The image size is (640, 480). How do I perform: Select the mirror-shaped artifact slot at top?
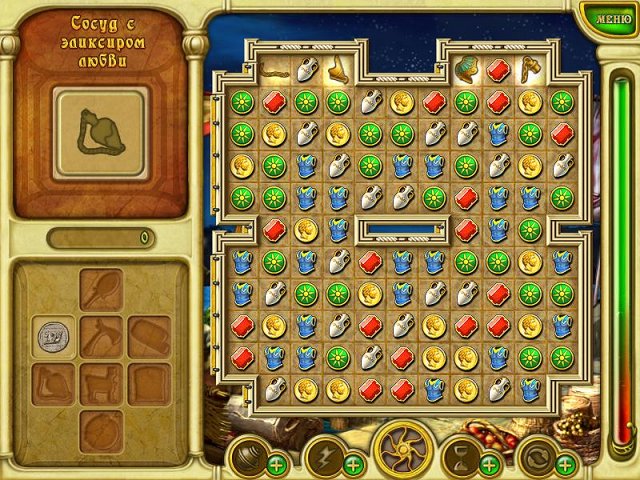click(x=101, y=290)
